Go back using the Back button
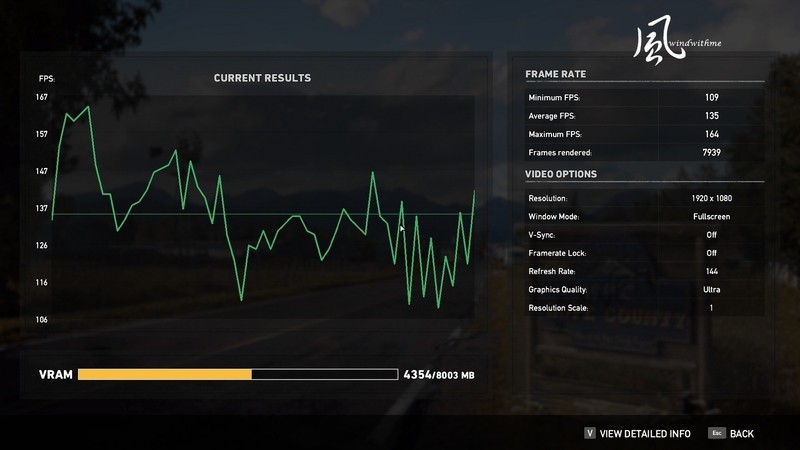The image size is (800, 450). [x=741, y=434]
